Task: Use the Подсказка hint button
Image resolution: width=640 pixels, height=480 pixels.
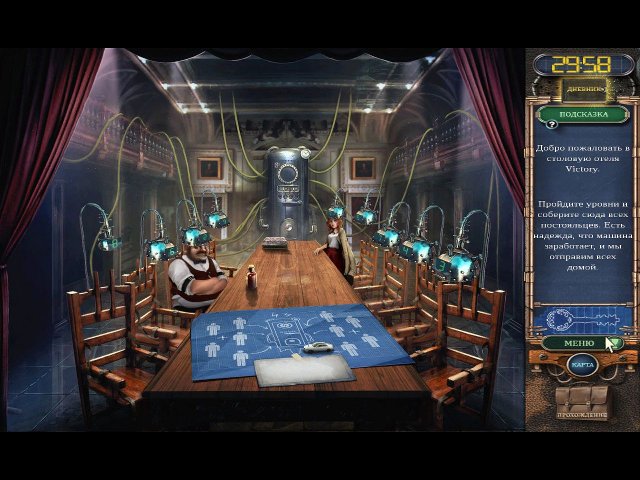Action: click(x=582, y=113)
